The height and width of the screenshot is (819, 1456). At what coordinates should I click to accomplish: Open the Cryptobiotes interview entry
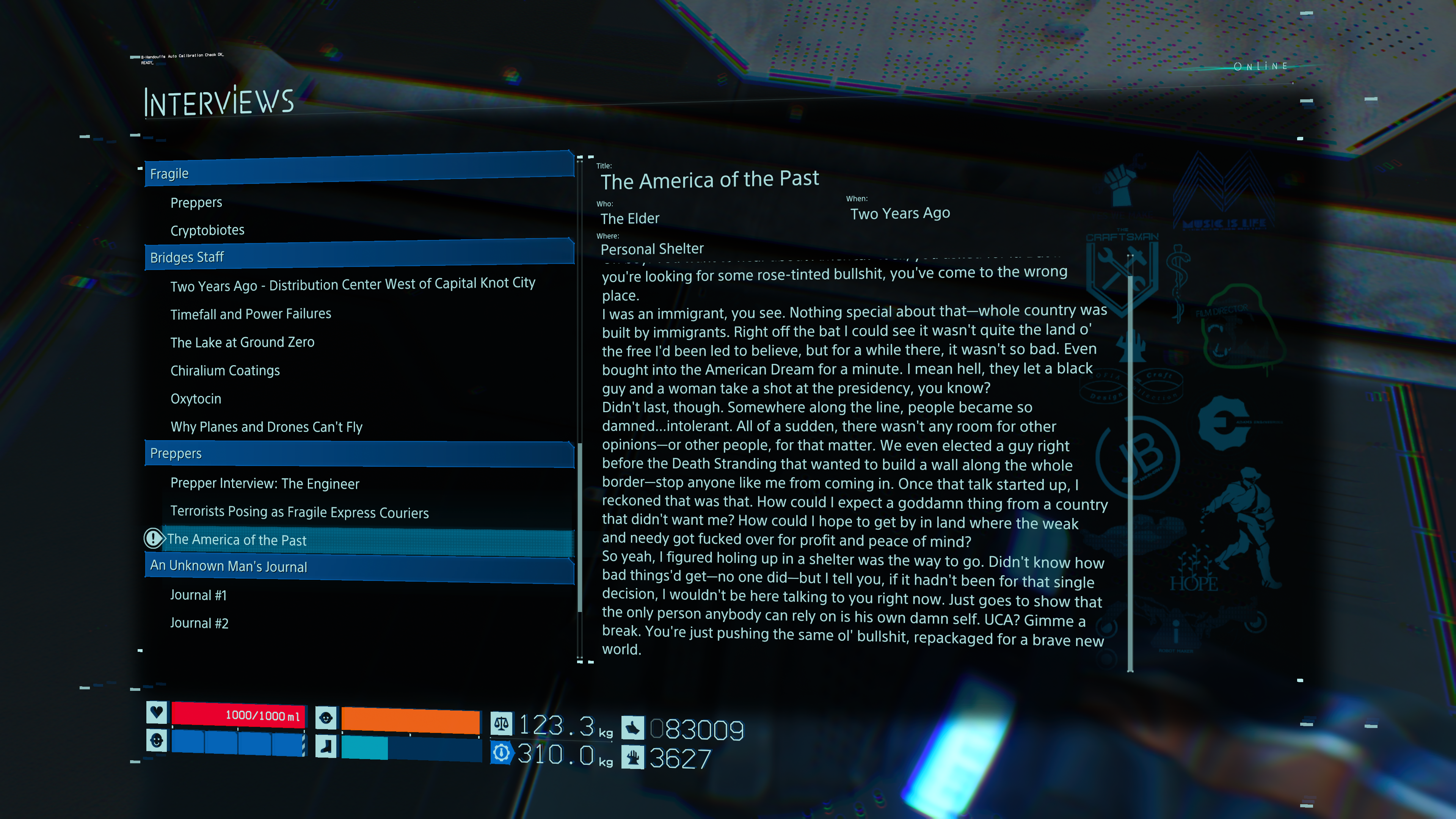[207, 231]
